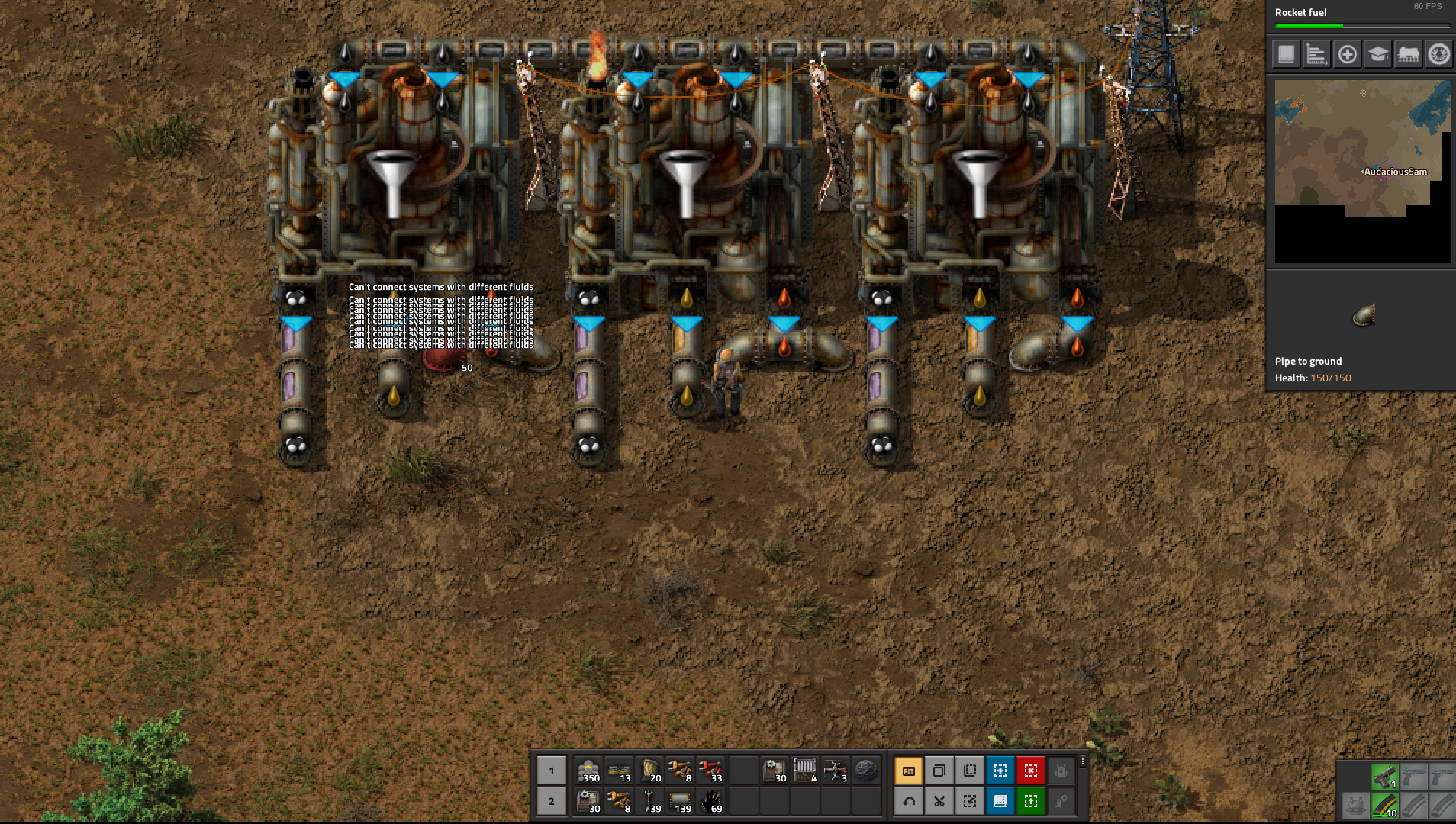This screenshot has width=1456, height=824.
Task: Activate the scissors cut tool
Action: click(x=939, y=801)
